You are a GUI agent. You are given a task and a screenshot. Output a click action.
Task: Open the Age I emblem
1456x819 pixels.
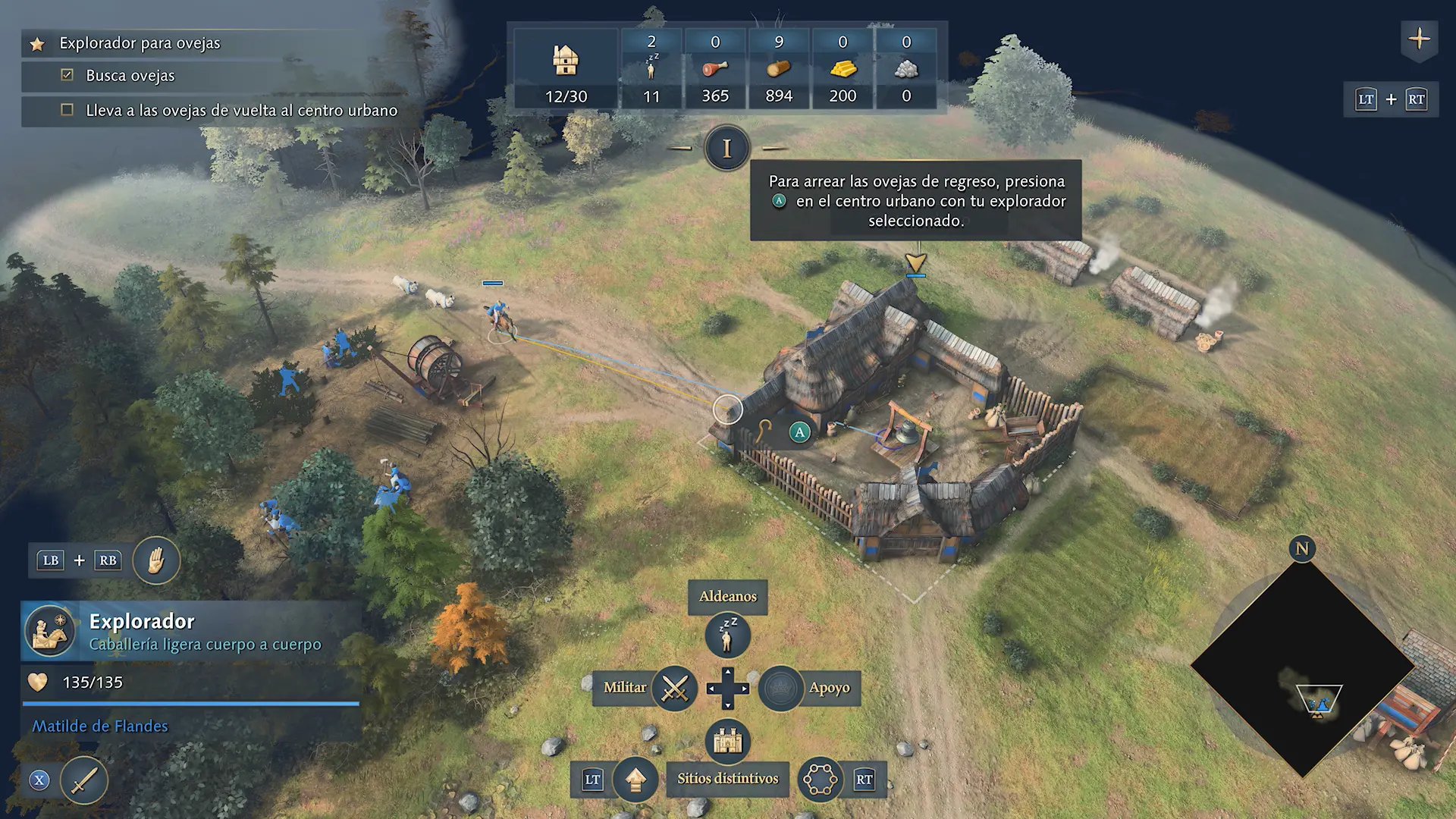[726, 148]
